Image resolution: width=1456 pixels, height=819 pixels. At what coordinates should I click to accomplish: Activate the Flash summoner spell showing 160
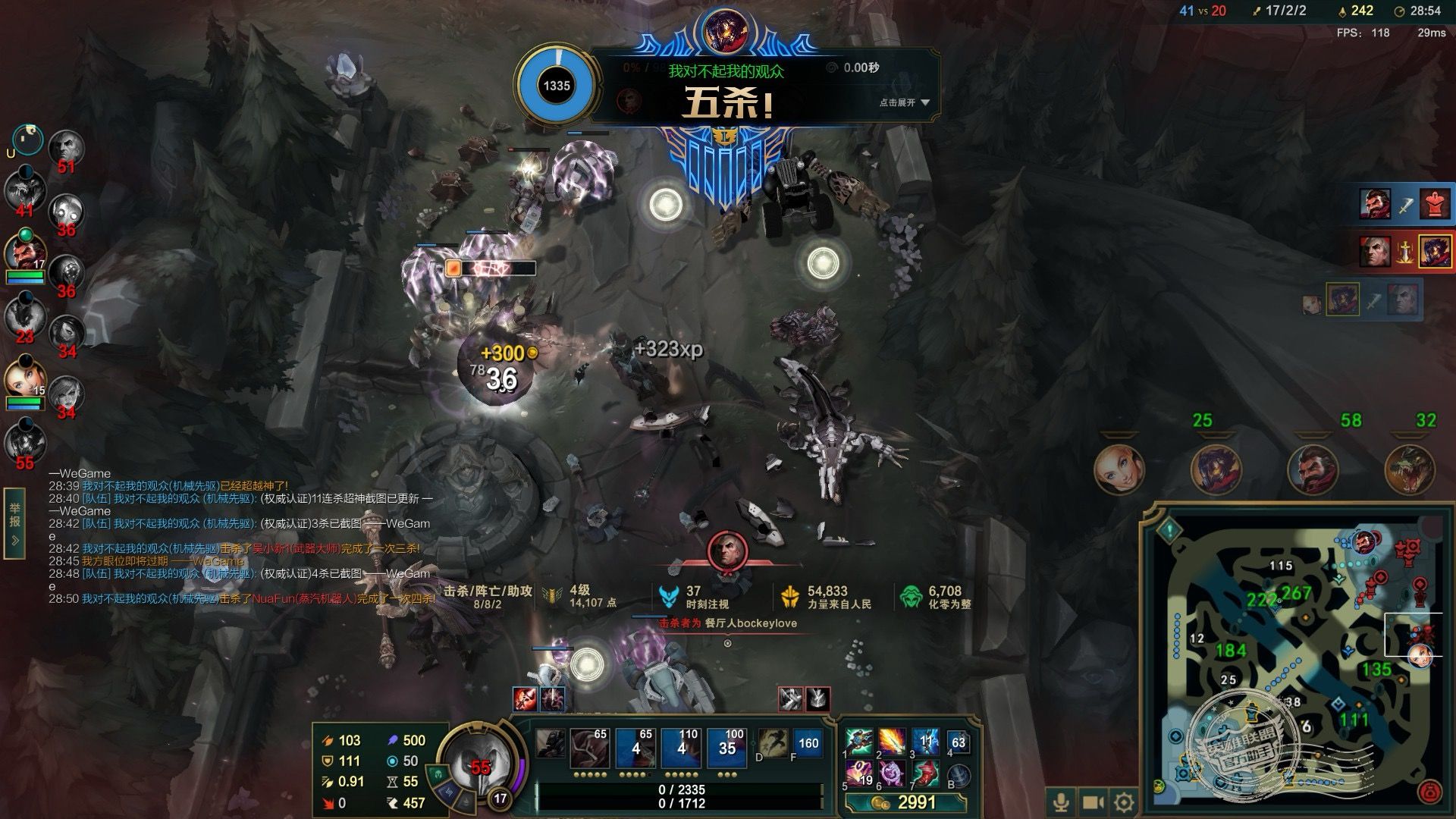[x=808, y=744]
